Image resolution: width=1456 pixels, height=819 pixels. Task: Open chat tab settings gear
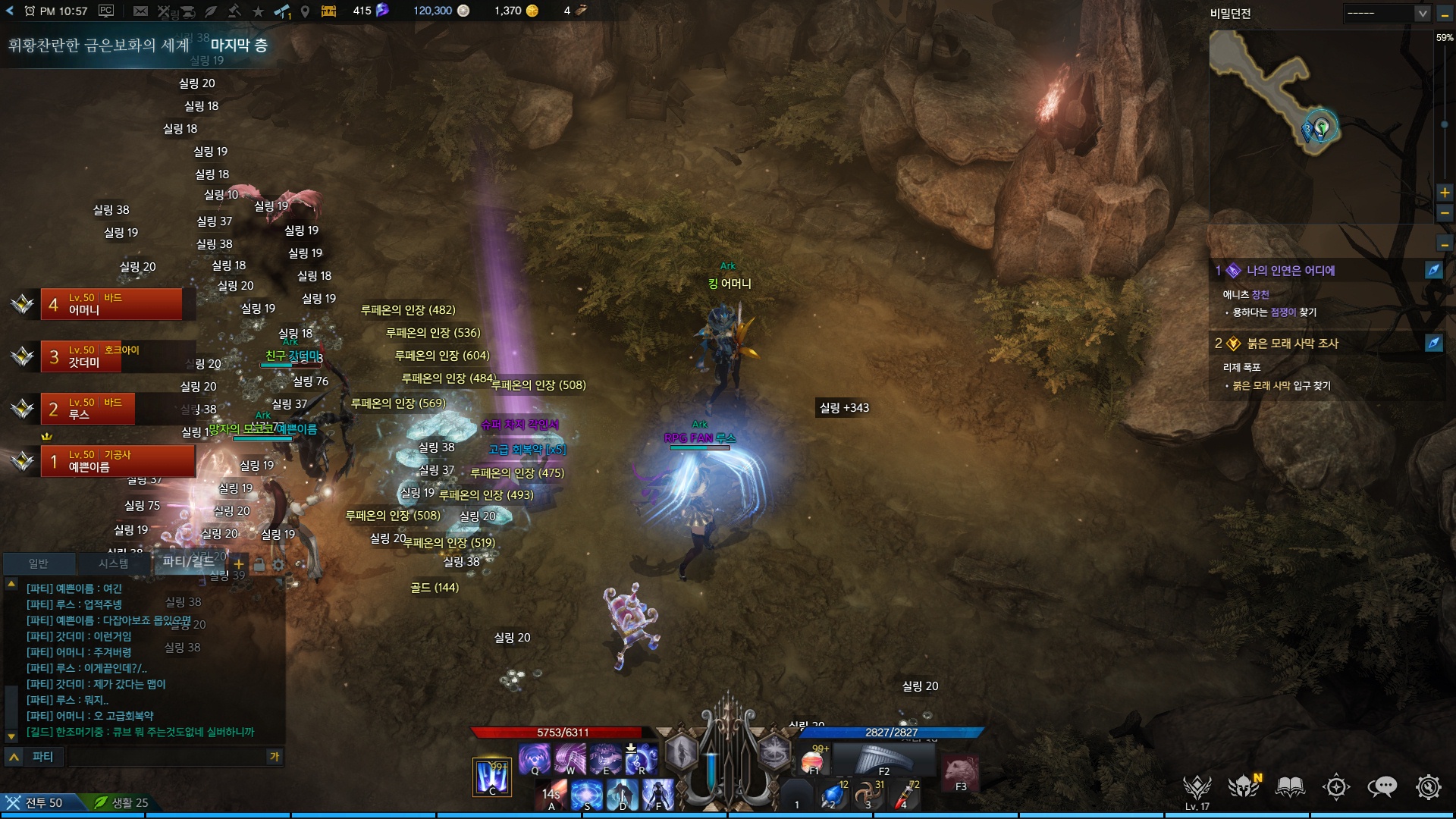pyautogui.click(x=278, y=564)
